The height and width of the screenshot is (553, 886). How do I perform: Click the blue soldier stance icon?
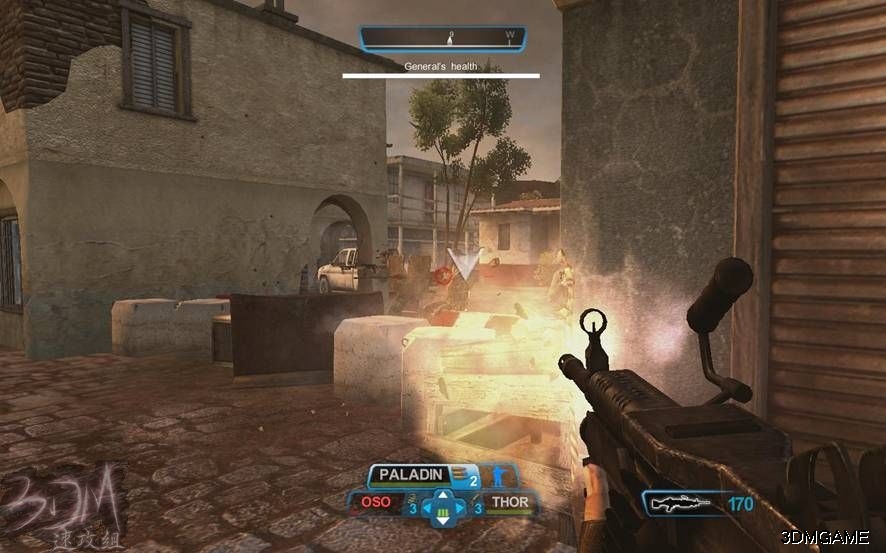[495, 477]
